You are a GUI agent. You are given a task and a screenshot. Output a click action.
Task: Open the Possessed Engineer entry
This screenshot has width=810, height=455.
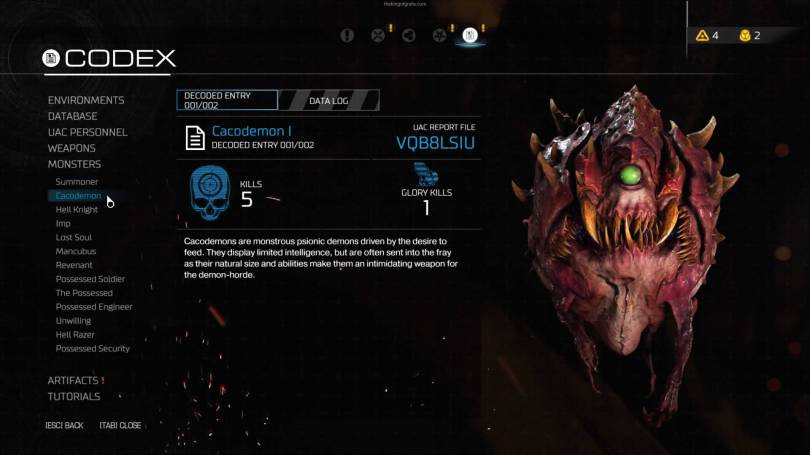(x=93, y=307)
